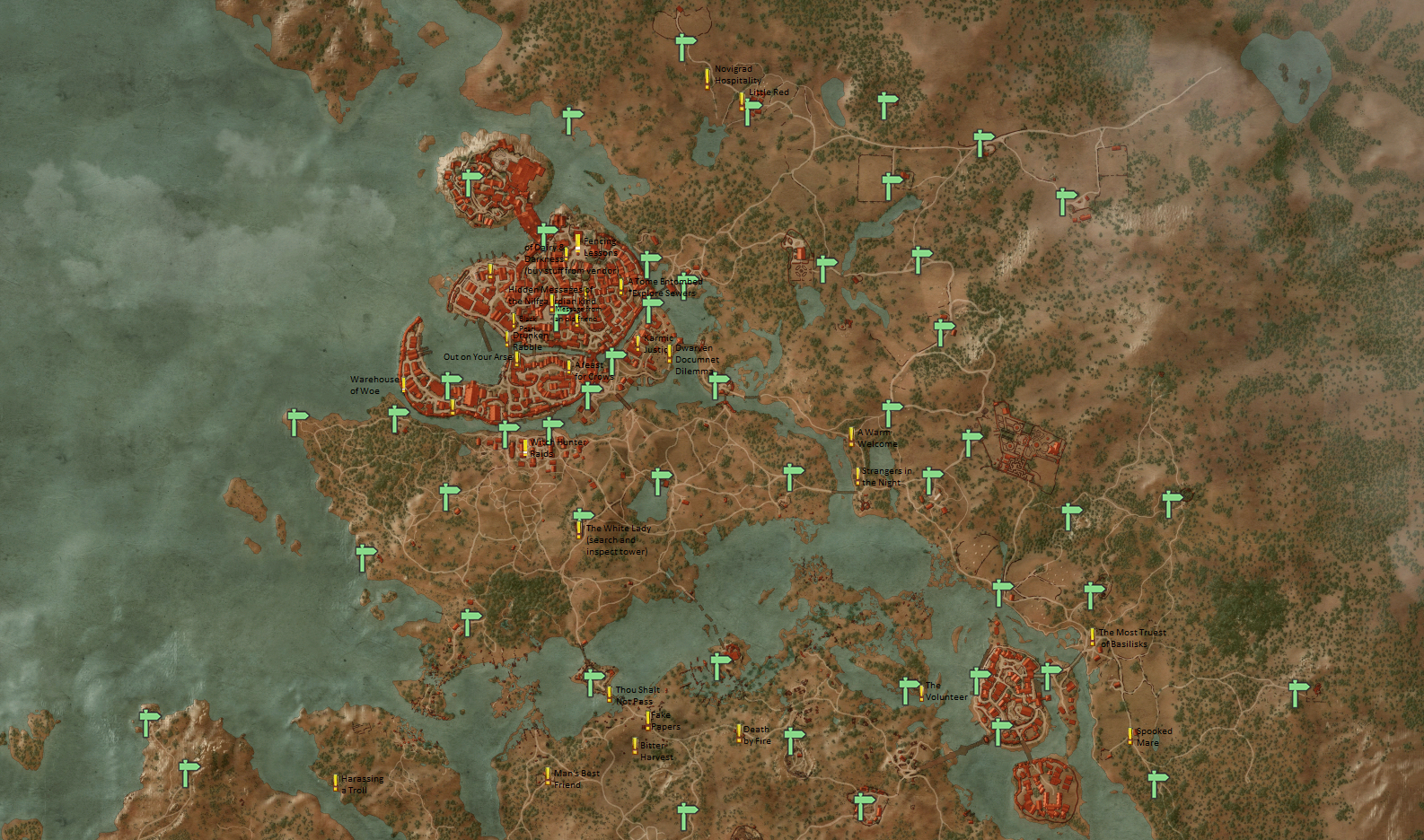Select the Man's Best Friend quest marker
The image size is (1424, 840).
pyautogui.click(x=548, y=777)
